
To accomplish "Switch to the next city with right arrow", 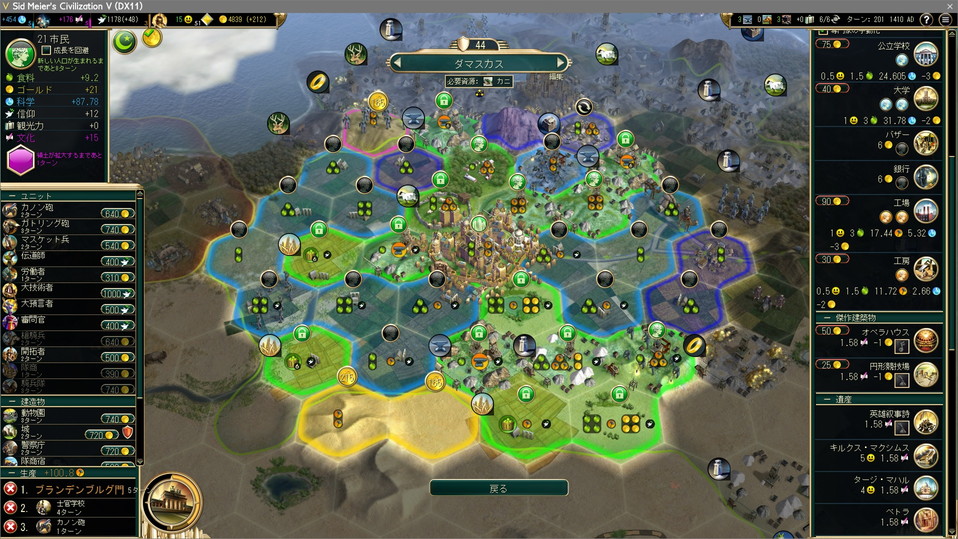I will (562, 62).
